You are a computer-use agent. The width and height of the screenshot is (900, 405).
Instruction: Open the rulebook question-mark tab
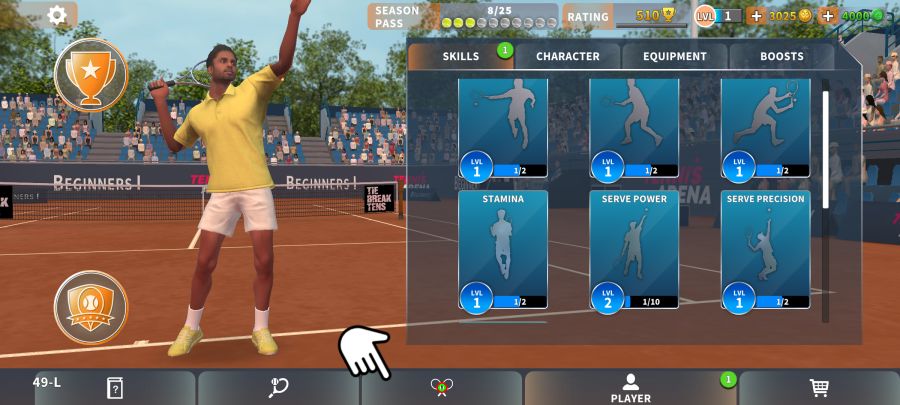click(114, 388)
